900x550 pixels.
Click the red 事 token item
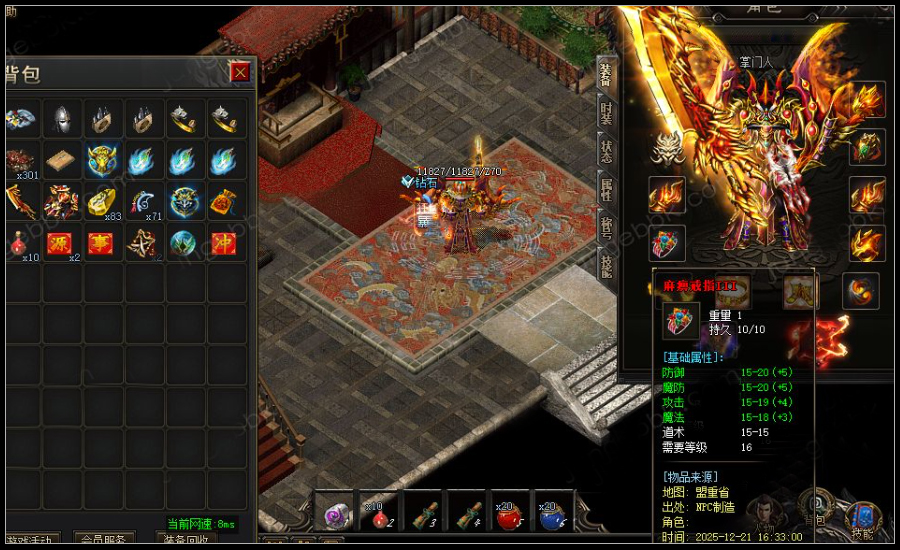[102, 243]
